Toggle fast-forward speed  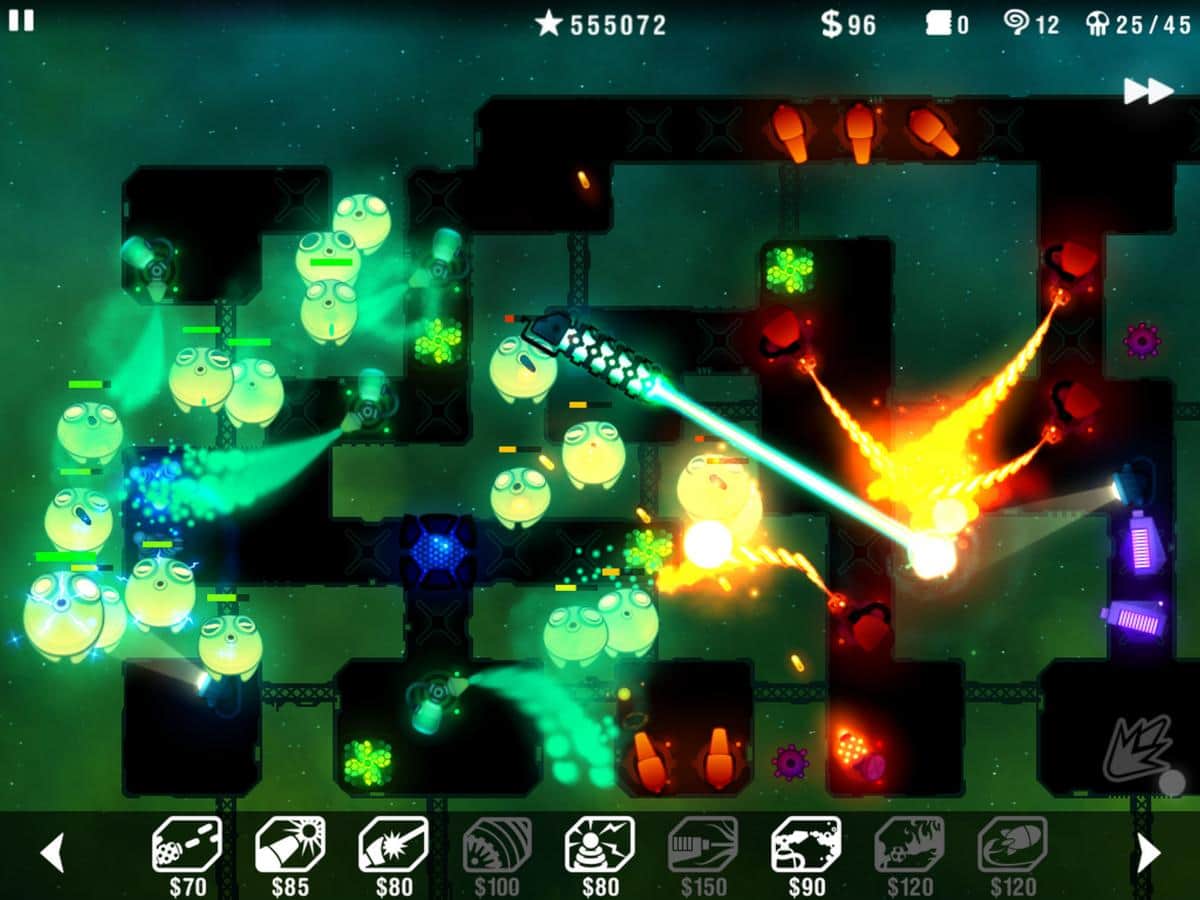[x=1147, y=92]
